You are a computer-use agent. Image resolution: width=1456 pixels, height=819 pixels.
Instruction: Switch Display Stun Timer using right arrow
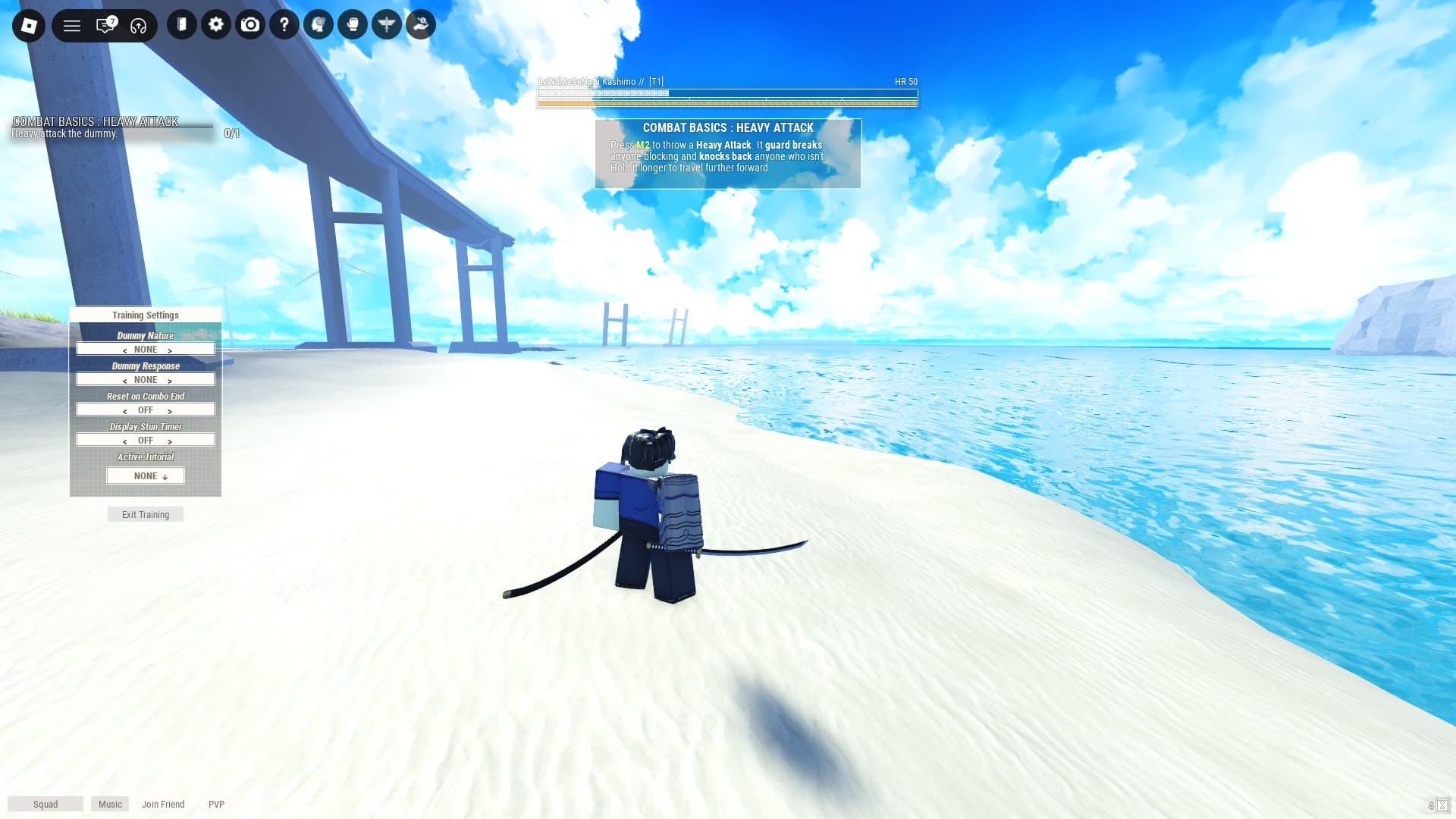tap(170, 441)
